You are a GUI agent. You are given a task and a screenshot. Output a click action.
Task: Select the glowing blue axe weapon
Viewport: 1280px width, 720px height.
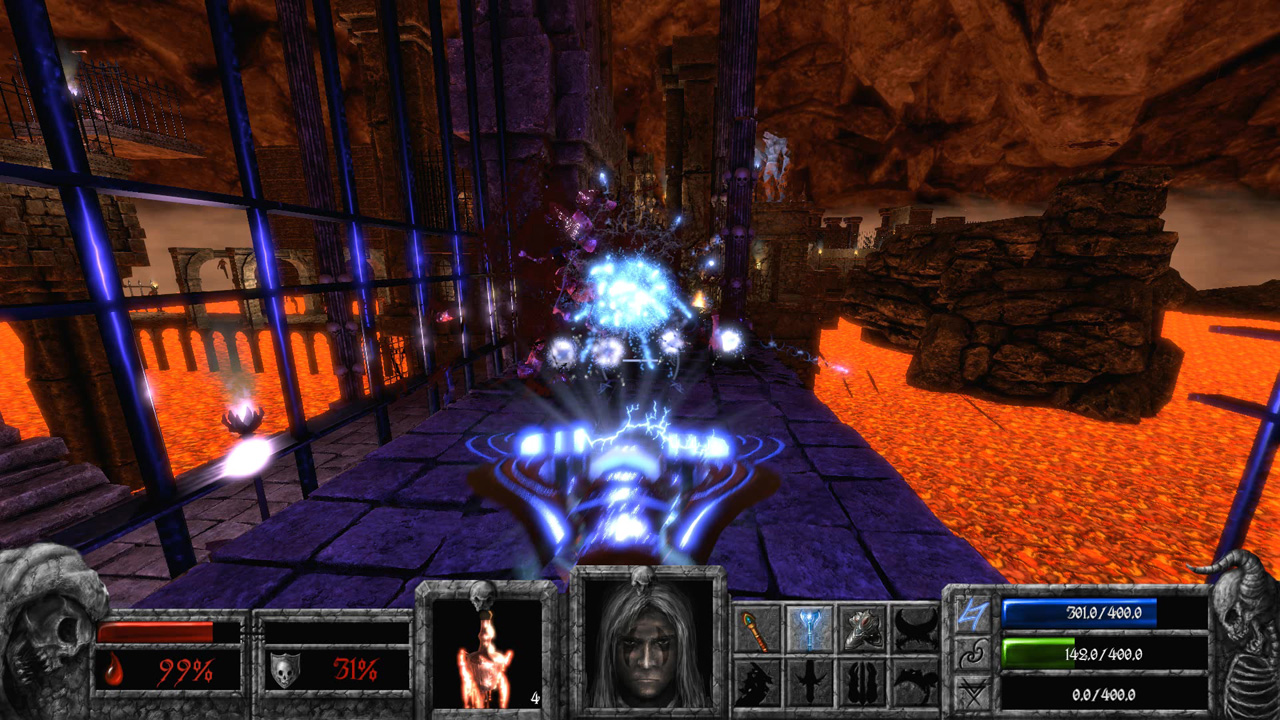point(811,629)
